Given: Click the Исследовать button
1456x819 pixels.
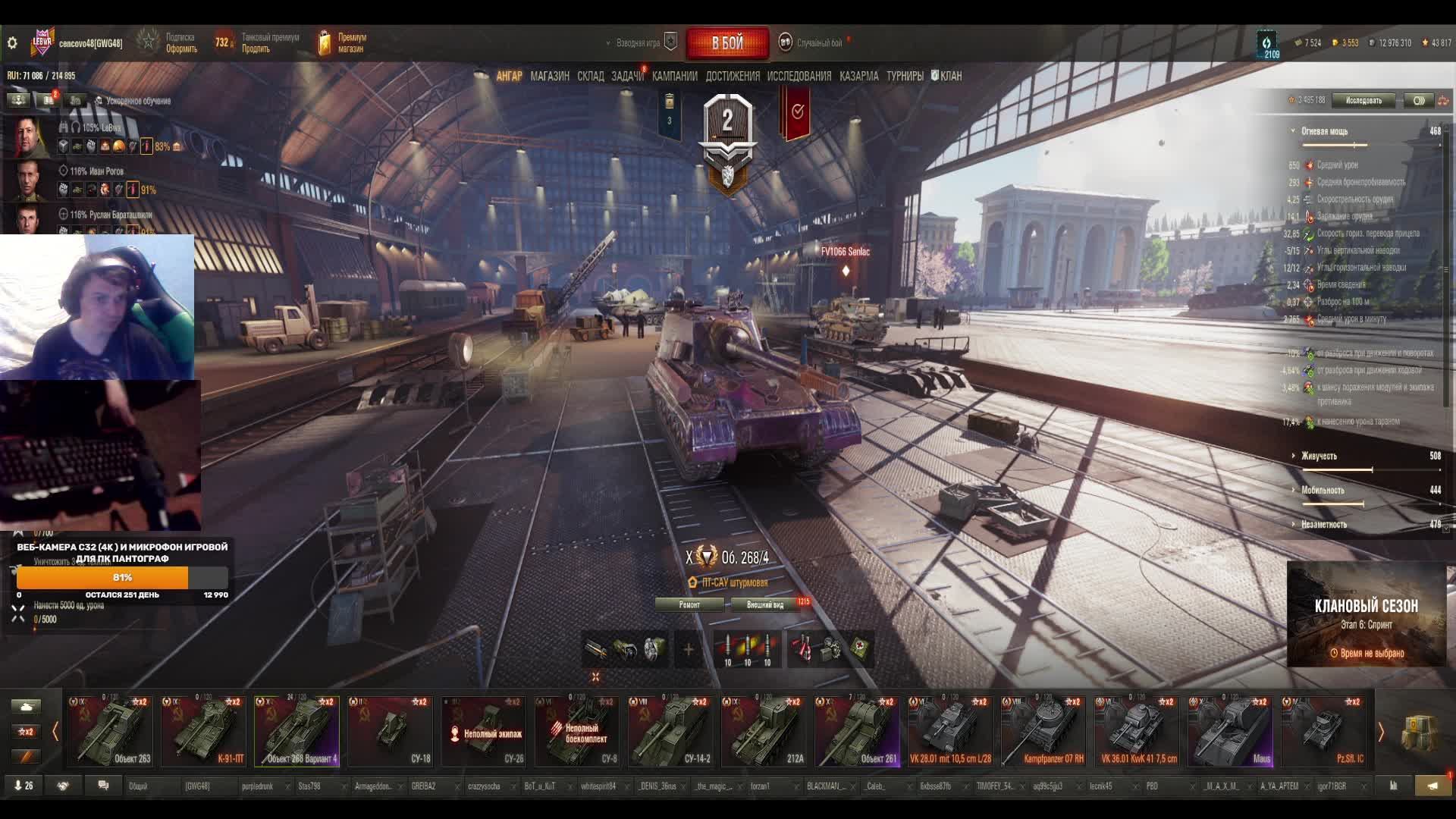Looking at the screenshot, I should [x=1363, y=100].
